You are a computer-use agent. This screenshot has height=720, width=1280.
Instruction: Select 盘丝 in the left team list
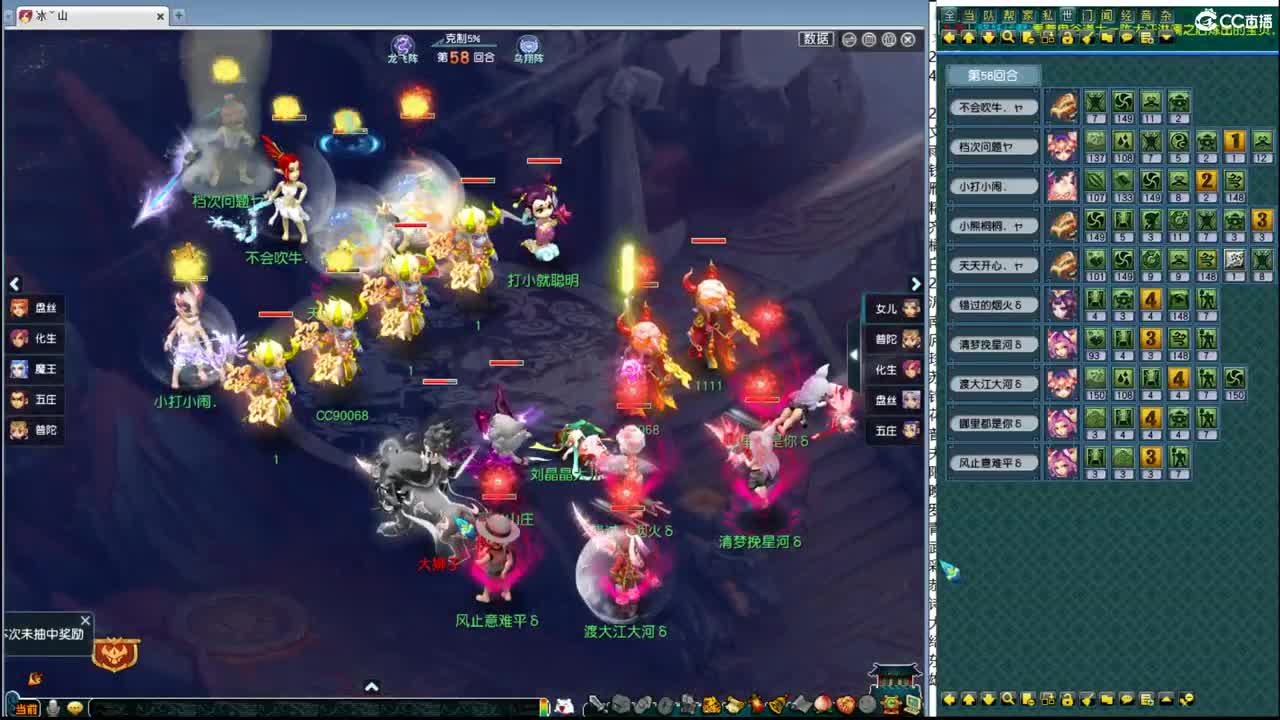click(35, 308)
